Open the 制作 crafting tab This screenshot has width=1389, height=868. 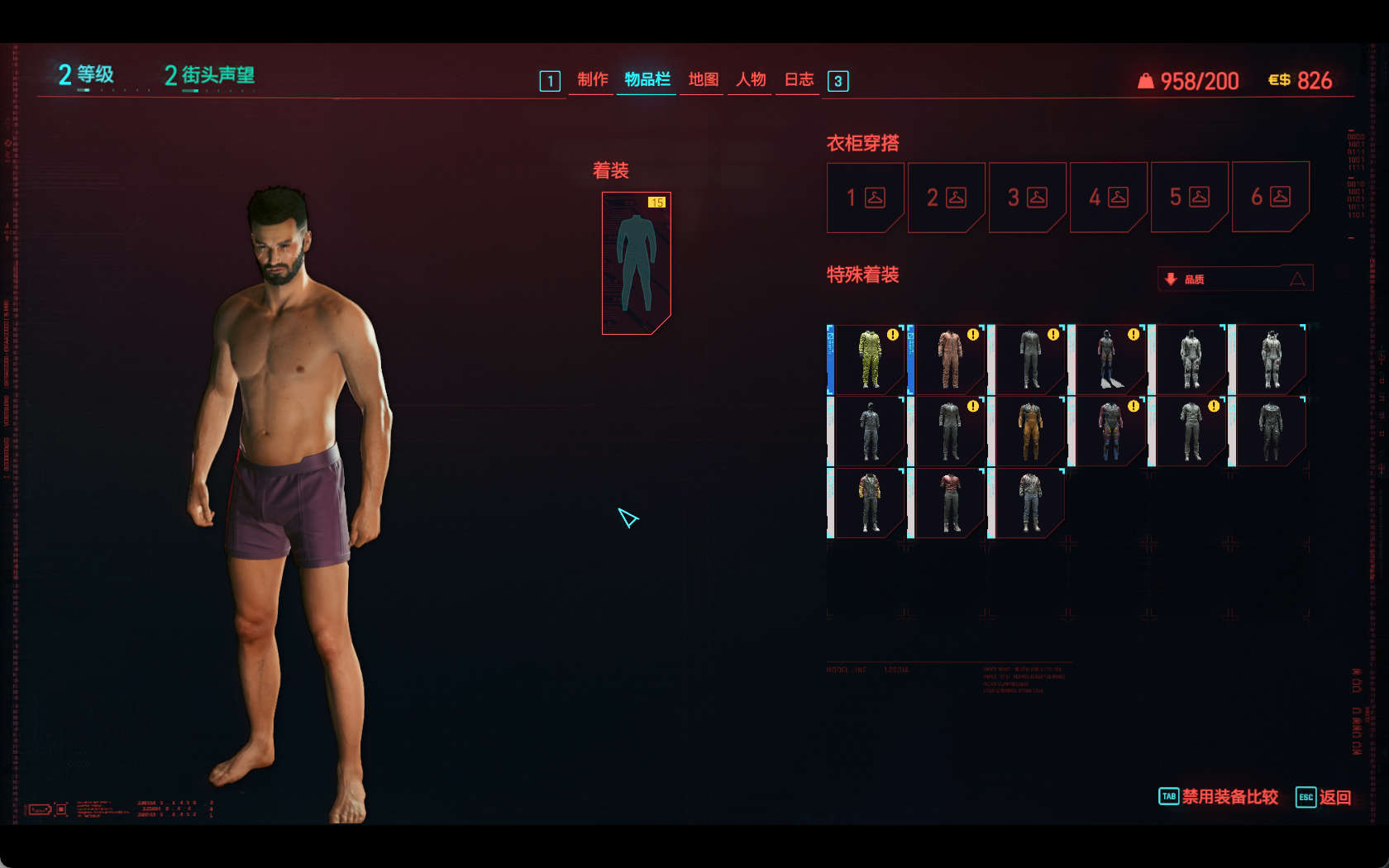592,79
